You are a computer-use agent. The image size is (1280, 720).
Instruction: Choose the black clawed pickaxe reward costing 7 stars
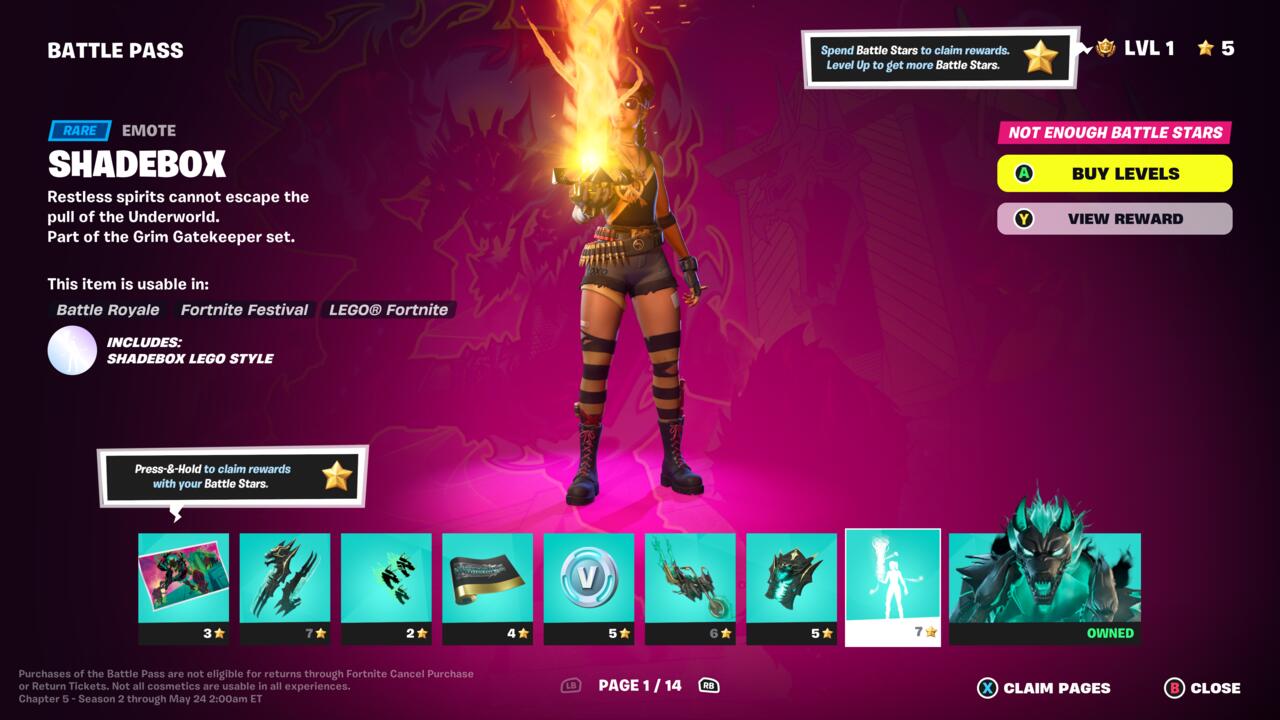[285, 588]
